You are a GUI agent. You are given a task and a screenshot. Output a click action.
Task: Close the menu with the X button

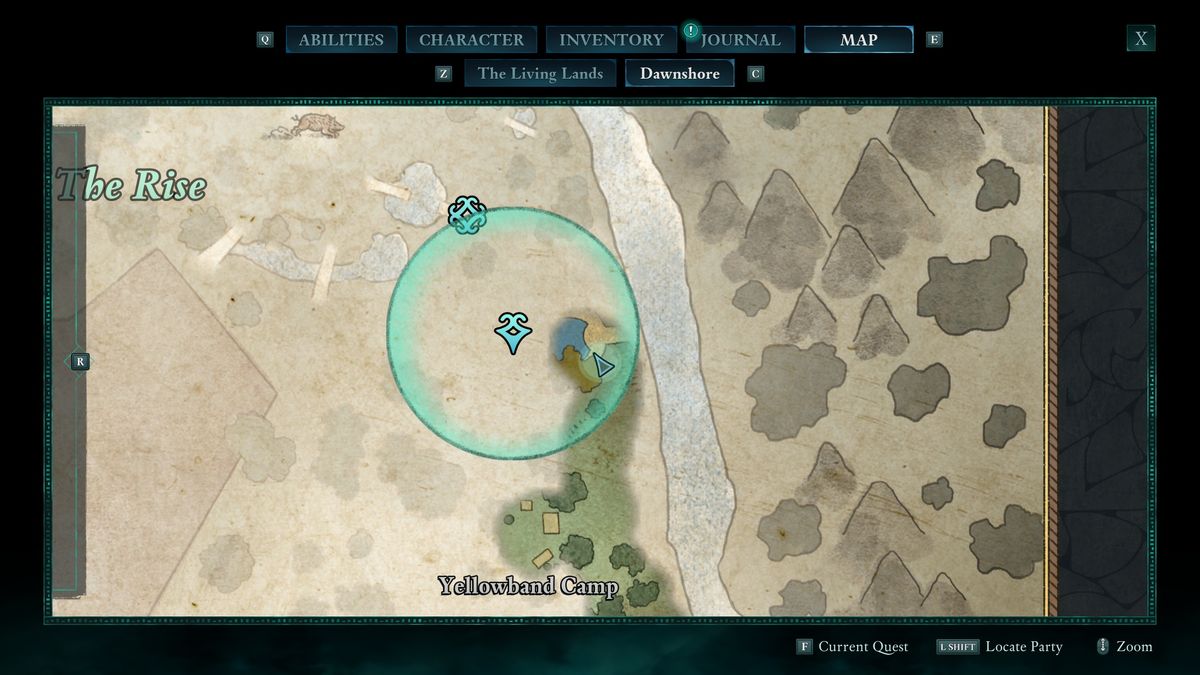pos(1140,39)
